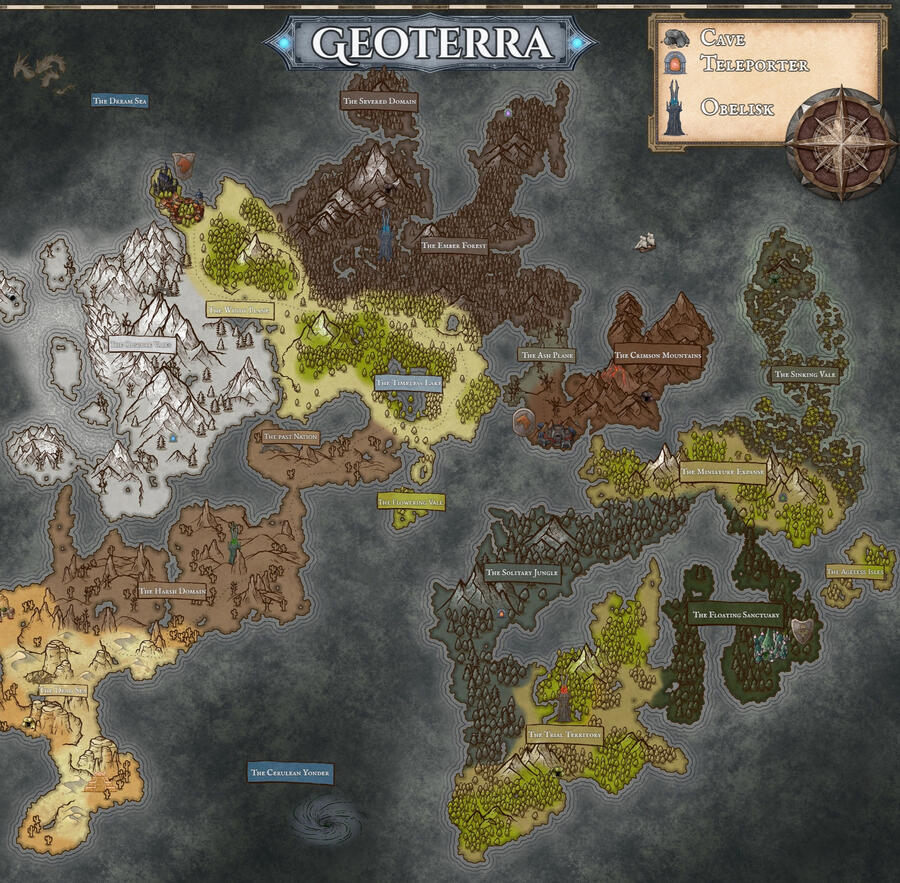
Task: Select the Cave entry in the legend
Action: coord(722,38)
